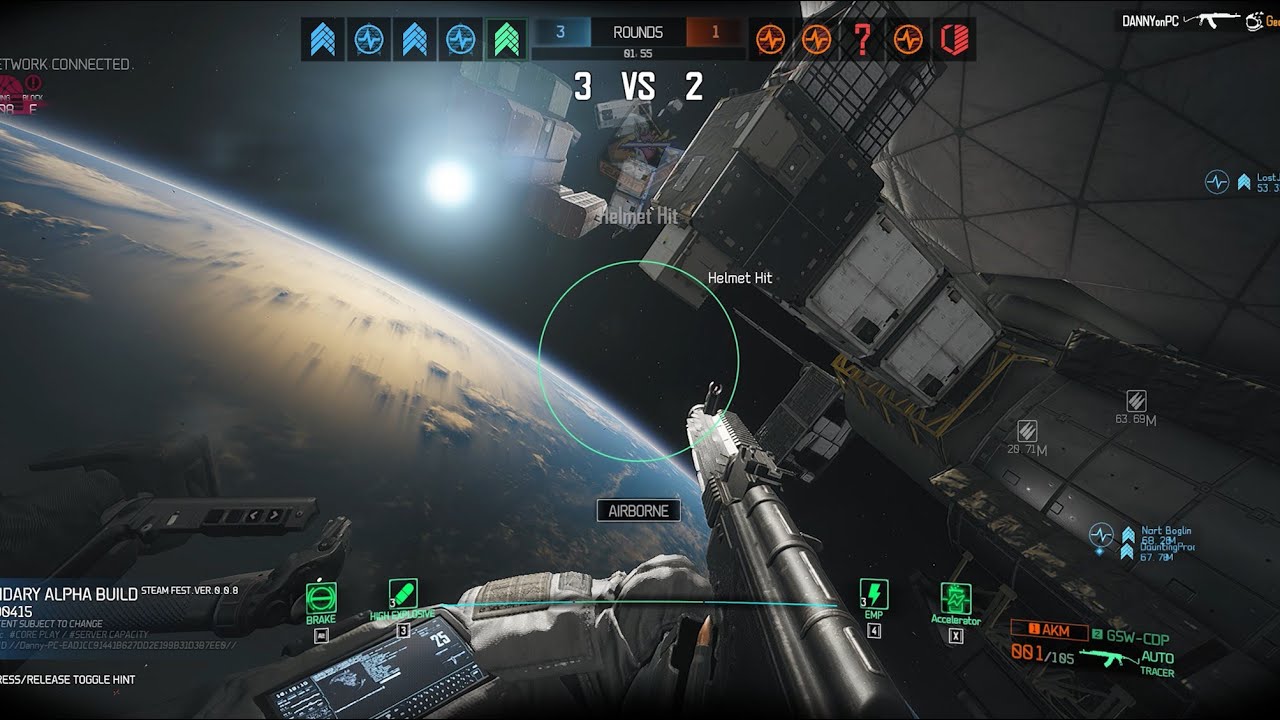The height and width of the screenshot is (720, 1280).
Task: Select the High Explosive grenade icon
Action: (403, 593)
